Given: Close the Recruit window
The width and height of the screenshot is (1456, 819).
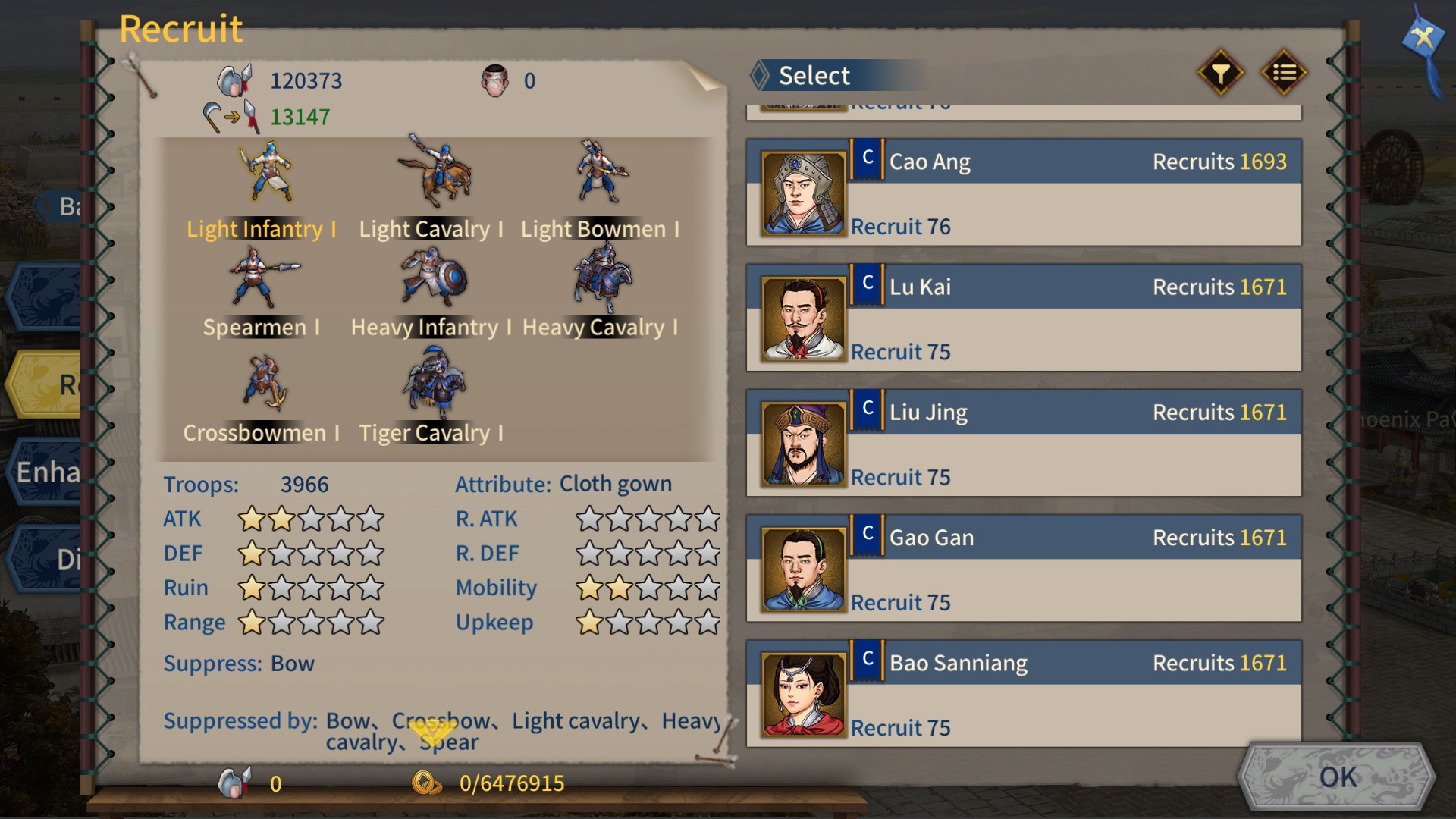Looking at the screenshot, I should pos(1423,38).
